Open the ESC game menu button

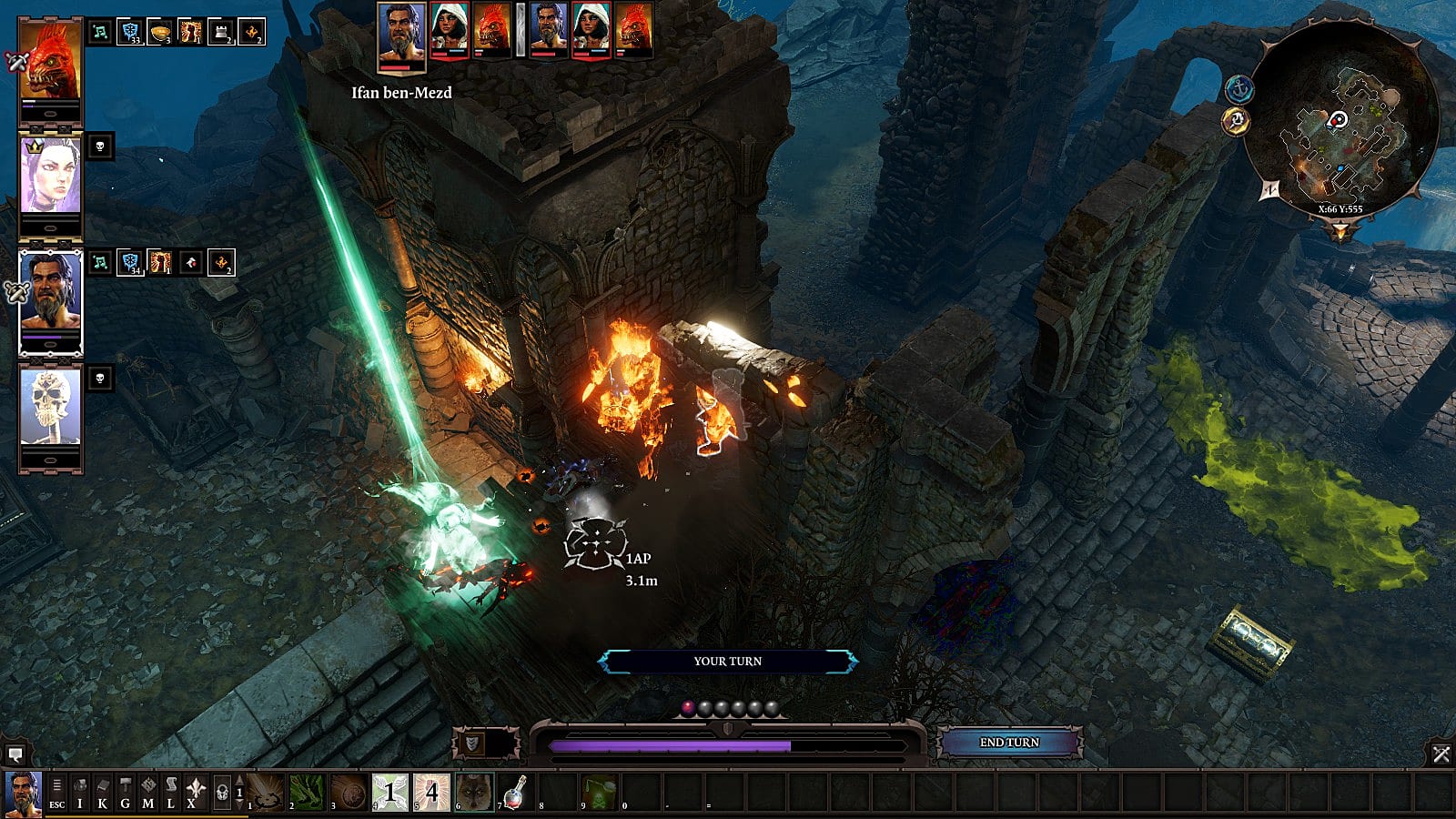click(56, 793)
